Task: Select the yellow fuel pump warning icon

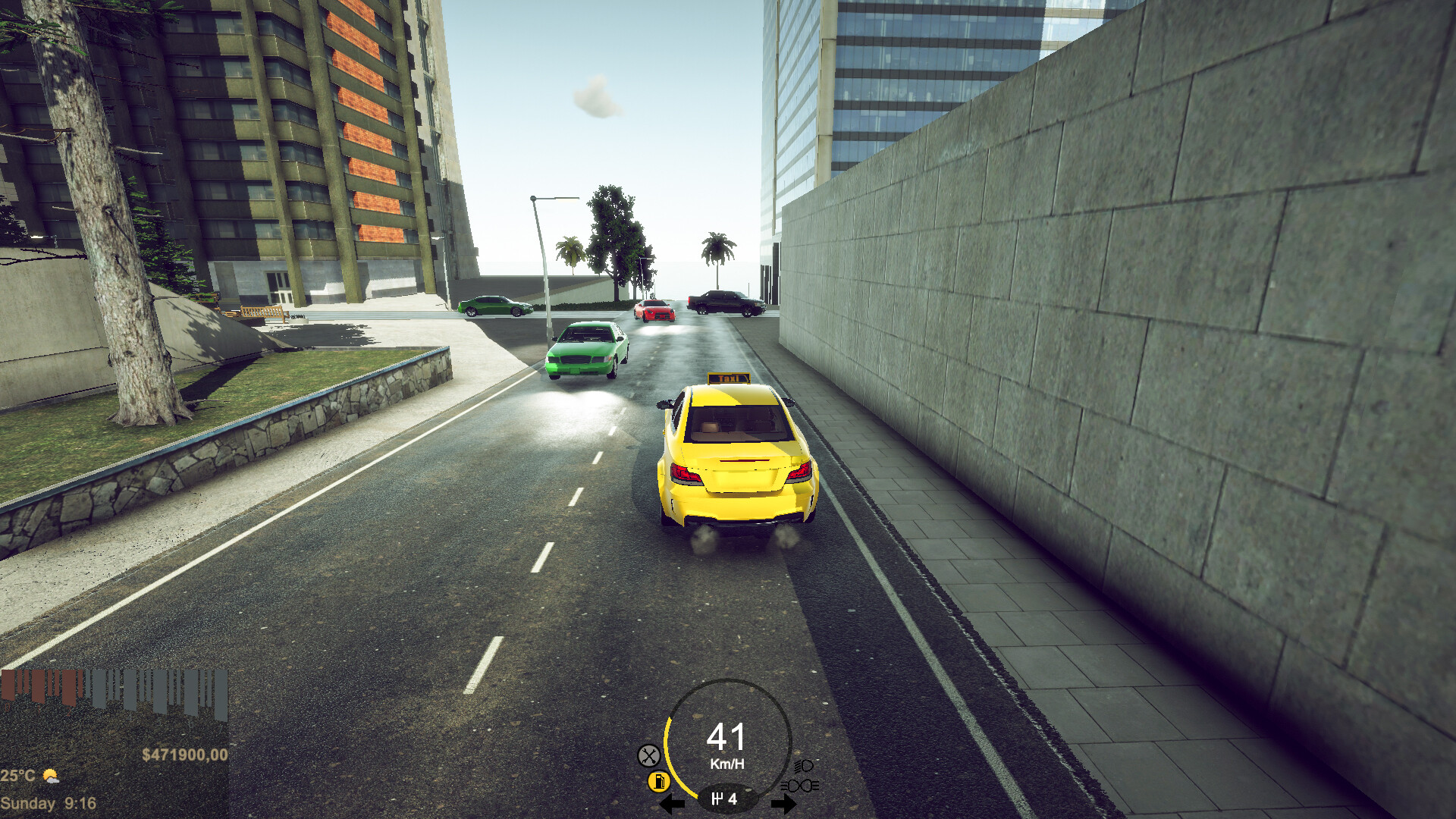Action: [659, 782]
